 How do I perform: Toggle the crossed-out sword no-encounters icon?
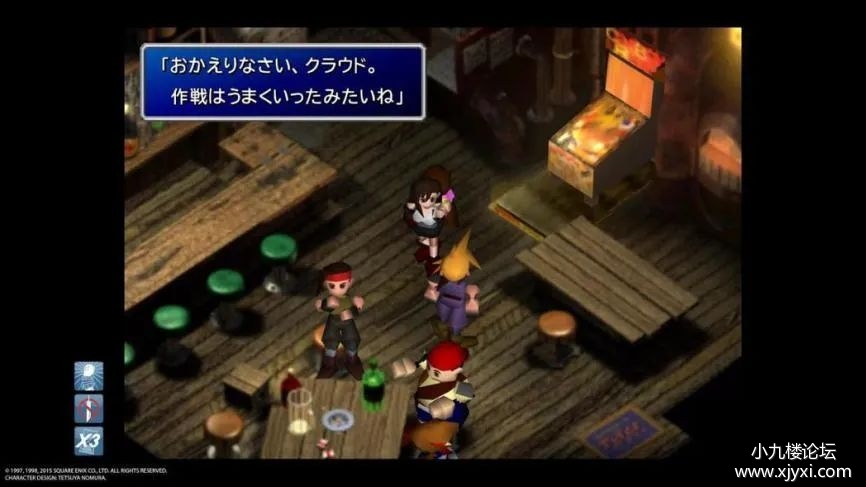[x=88, y=408]
